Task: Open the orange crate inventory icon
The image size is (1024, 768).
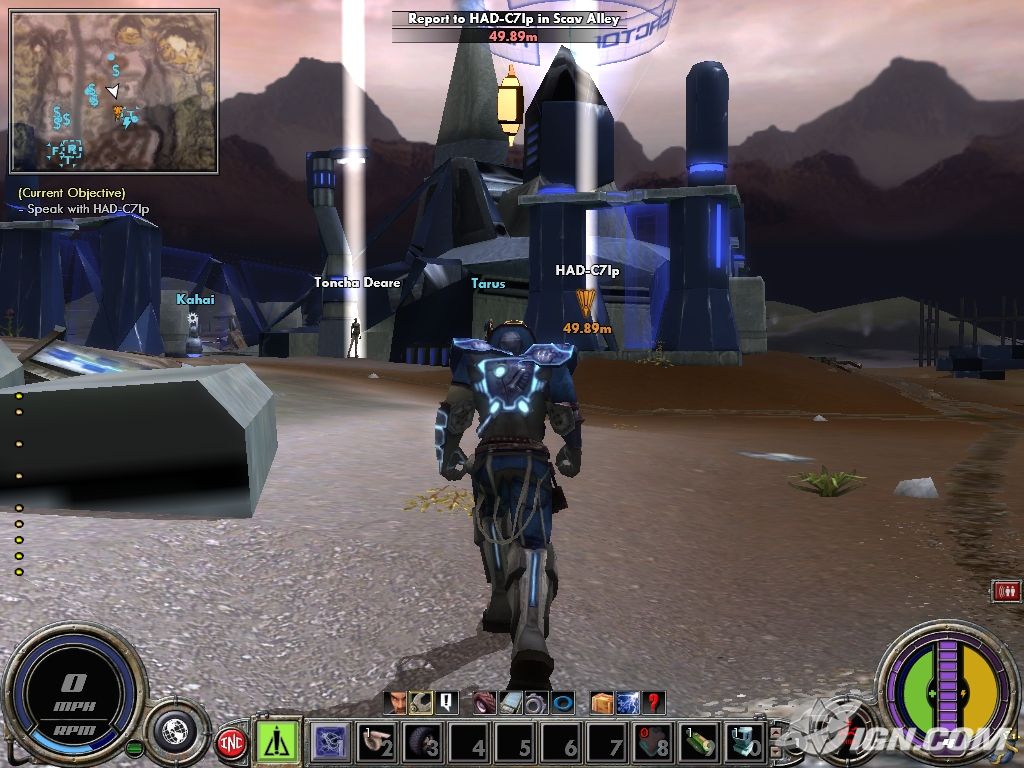Action: [602, 703]
